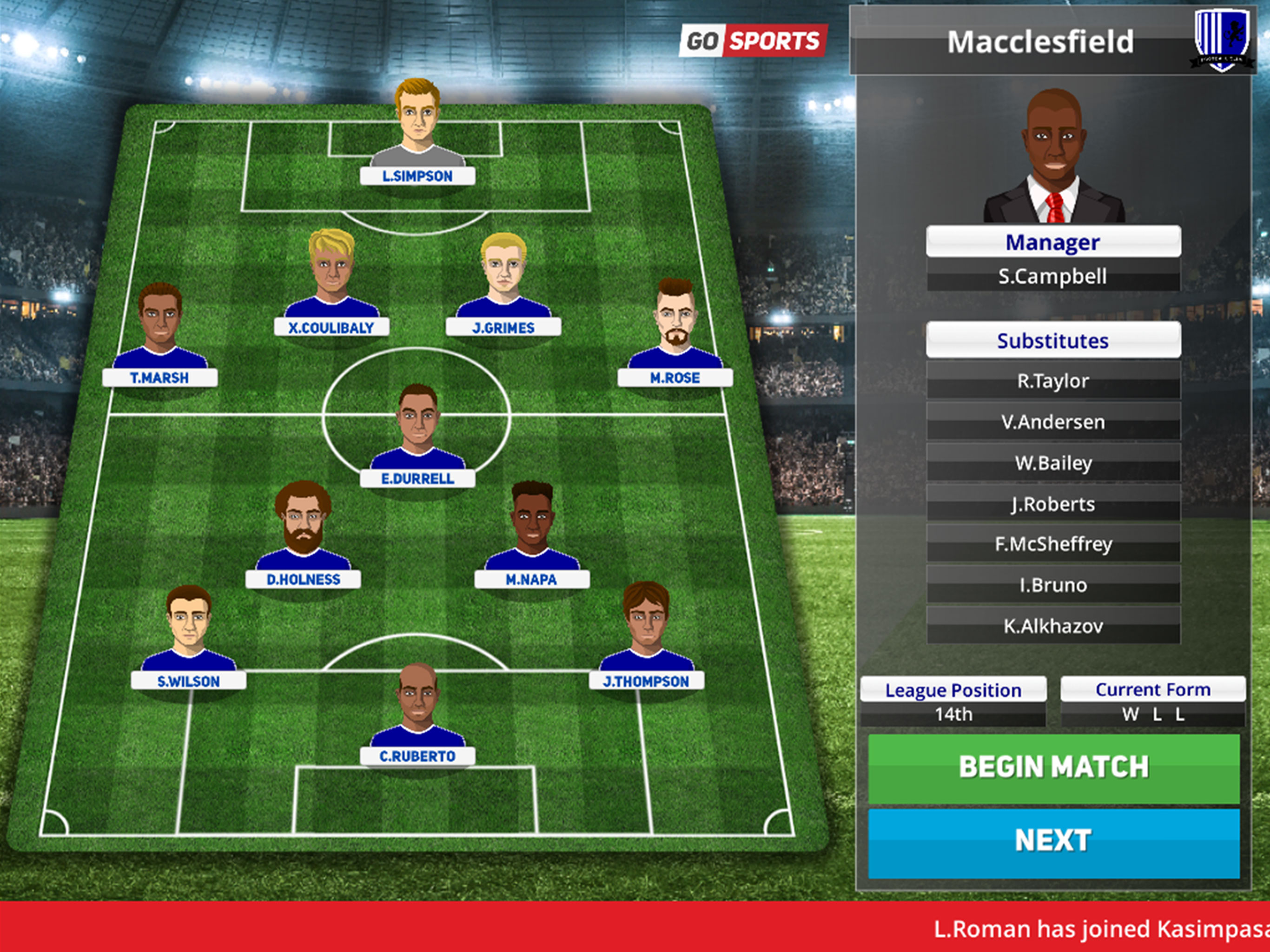Choose substitute V.Andersen from the list
1270x952 pixels.
(x=1053, y=422)
